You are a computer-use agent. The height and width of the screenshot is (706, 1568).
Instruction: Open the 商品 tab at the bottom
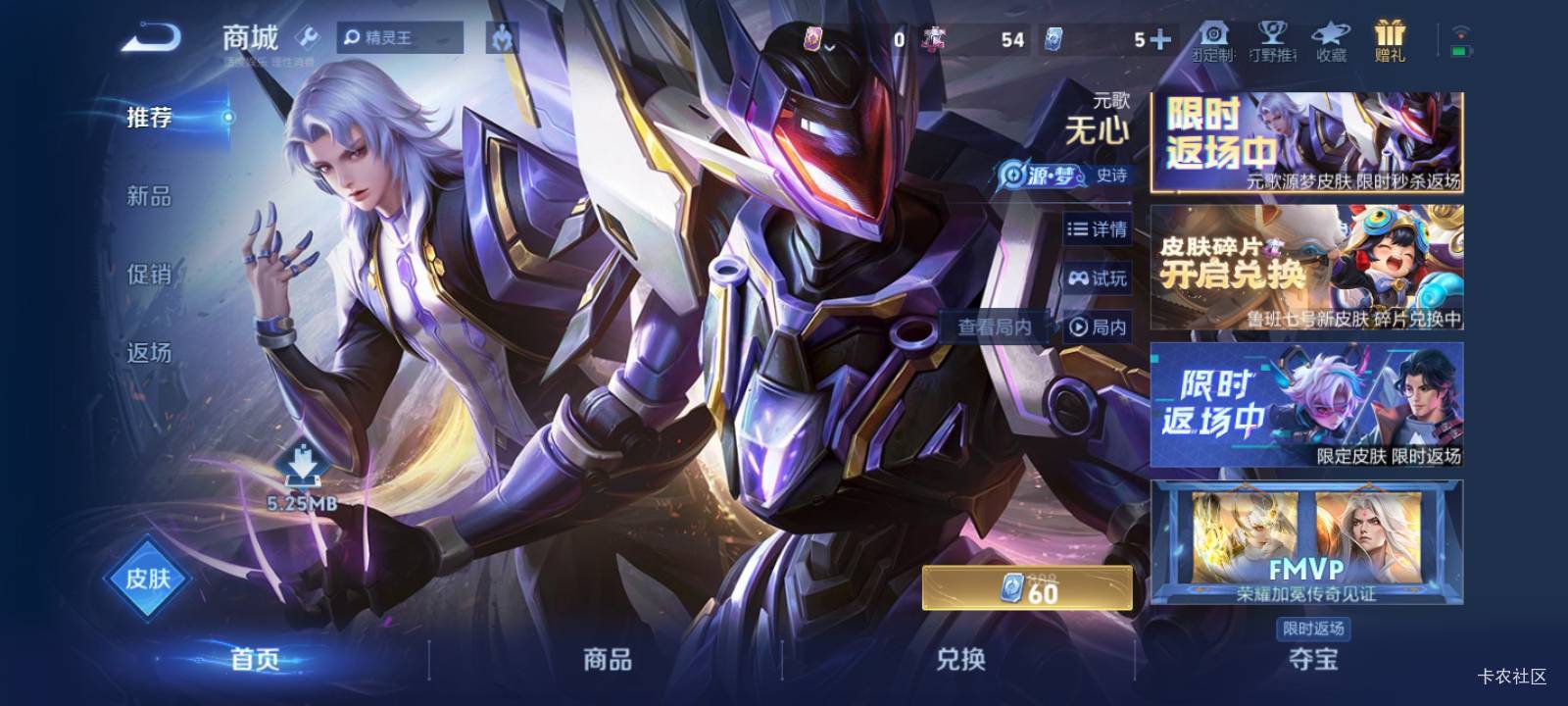point(608,661)
